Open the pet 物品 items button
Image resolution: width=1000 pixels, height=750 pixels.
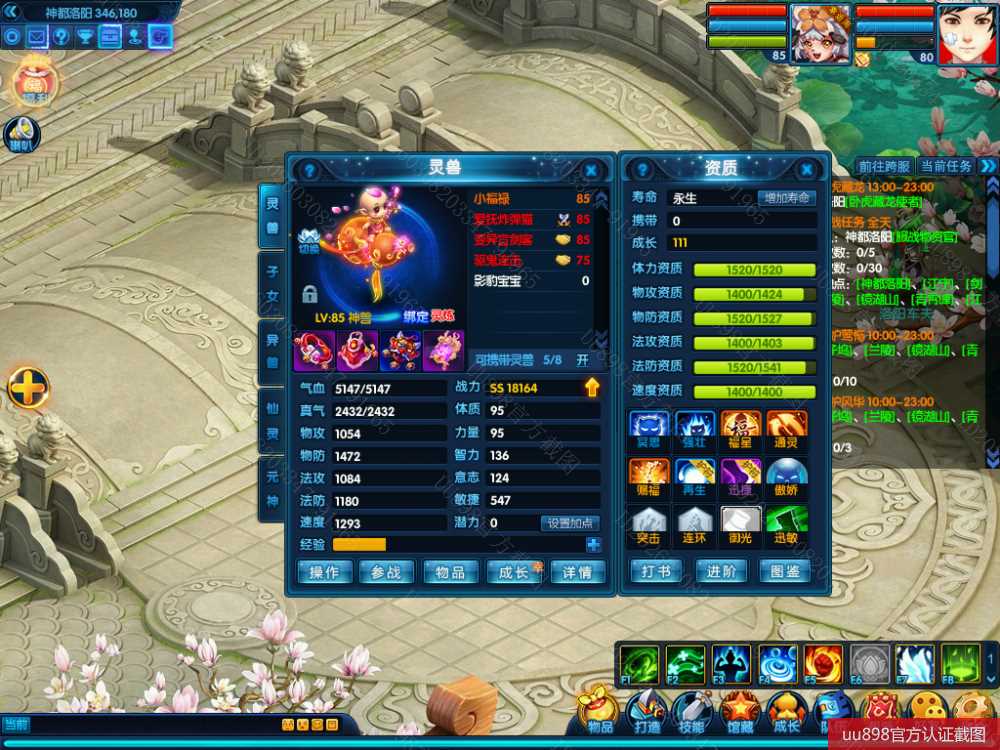[450, 572]
